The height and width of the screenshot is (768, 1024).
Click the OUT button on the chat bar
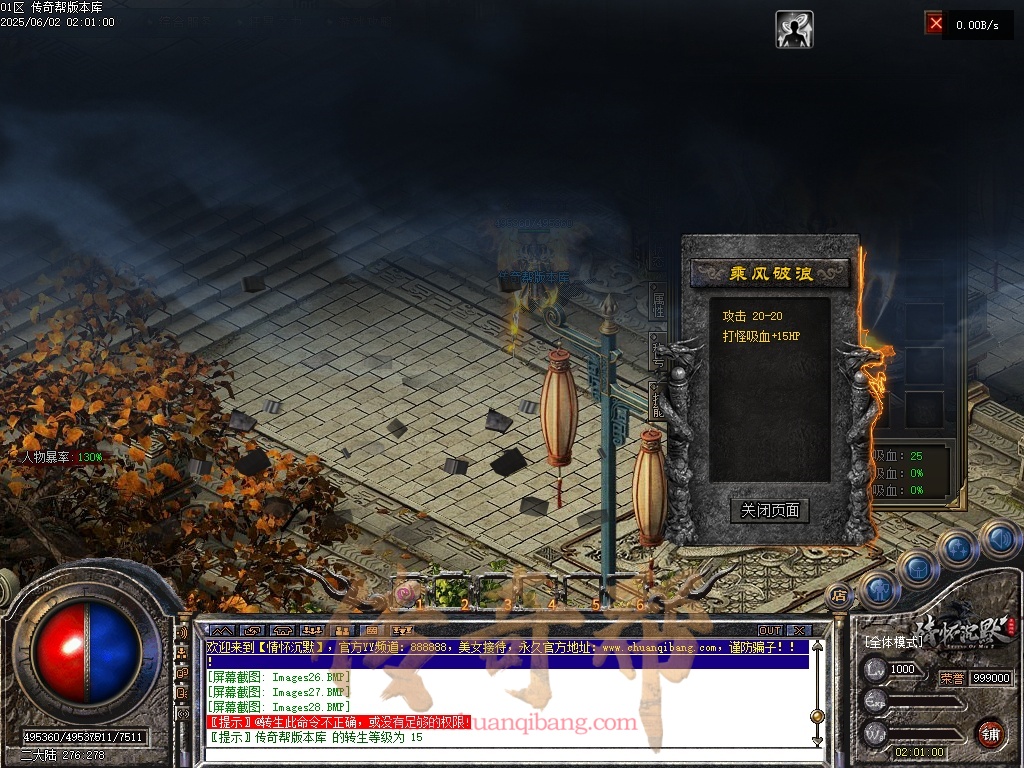769,630
